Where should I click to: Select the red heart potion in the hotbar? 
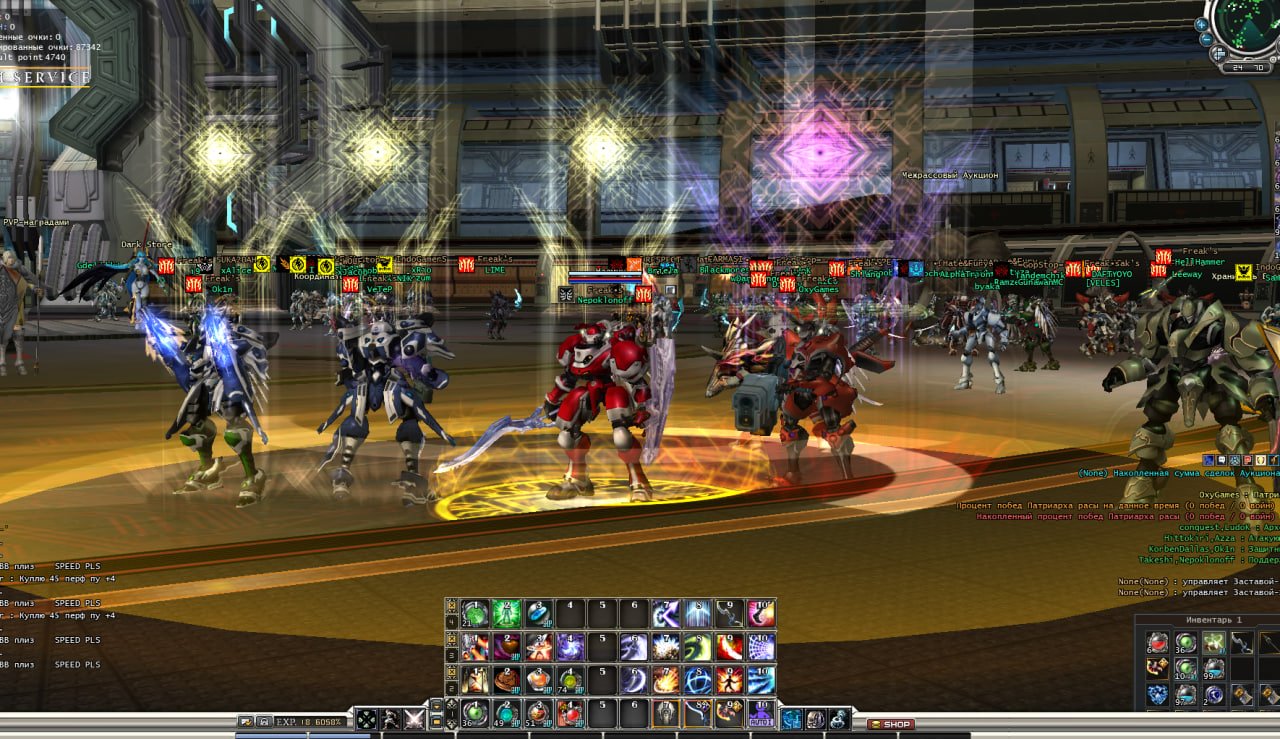point(570,713)
